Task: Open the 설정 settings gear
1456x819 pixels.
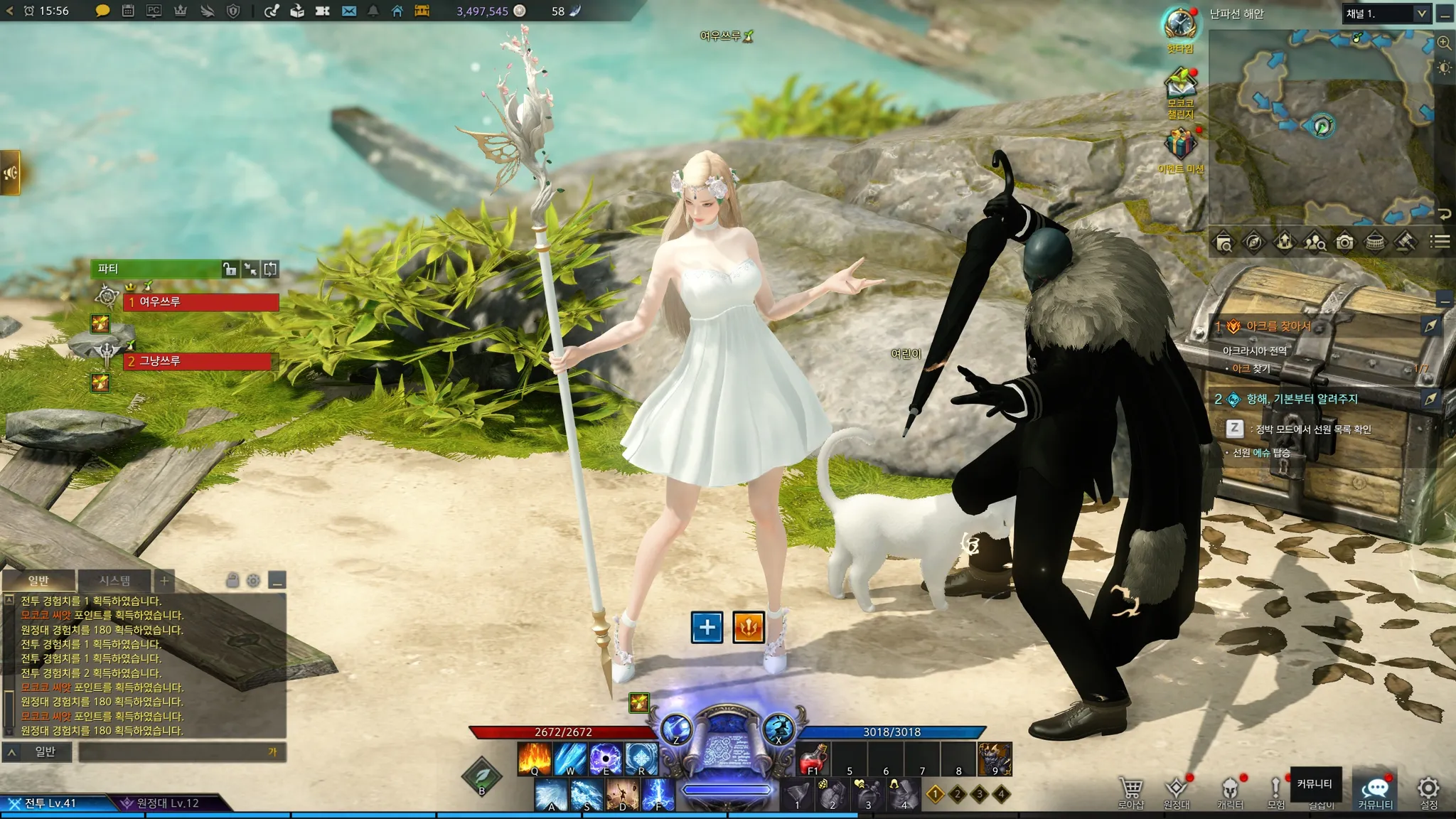Action: pos(1428,791)
